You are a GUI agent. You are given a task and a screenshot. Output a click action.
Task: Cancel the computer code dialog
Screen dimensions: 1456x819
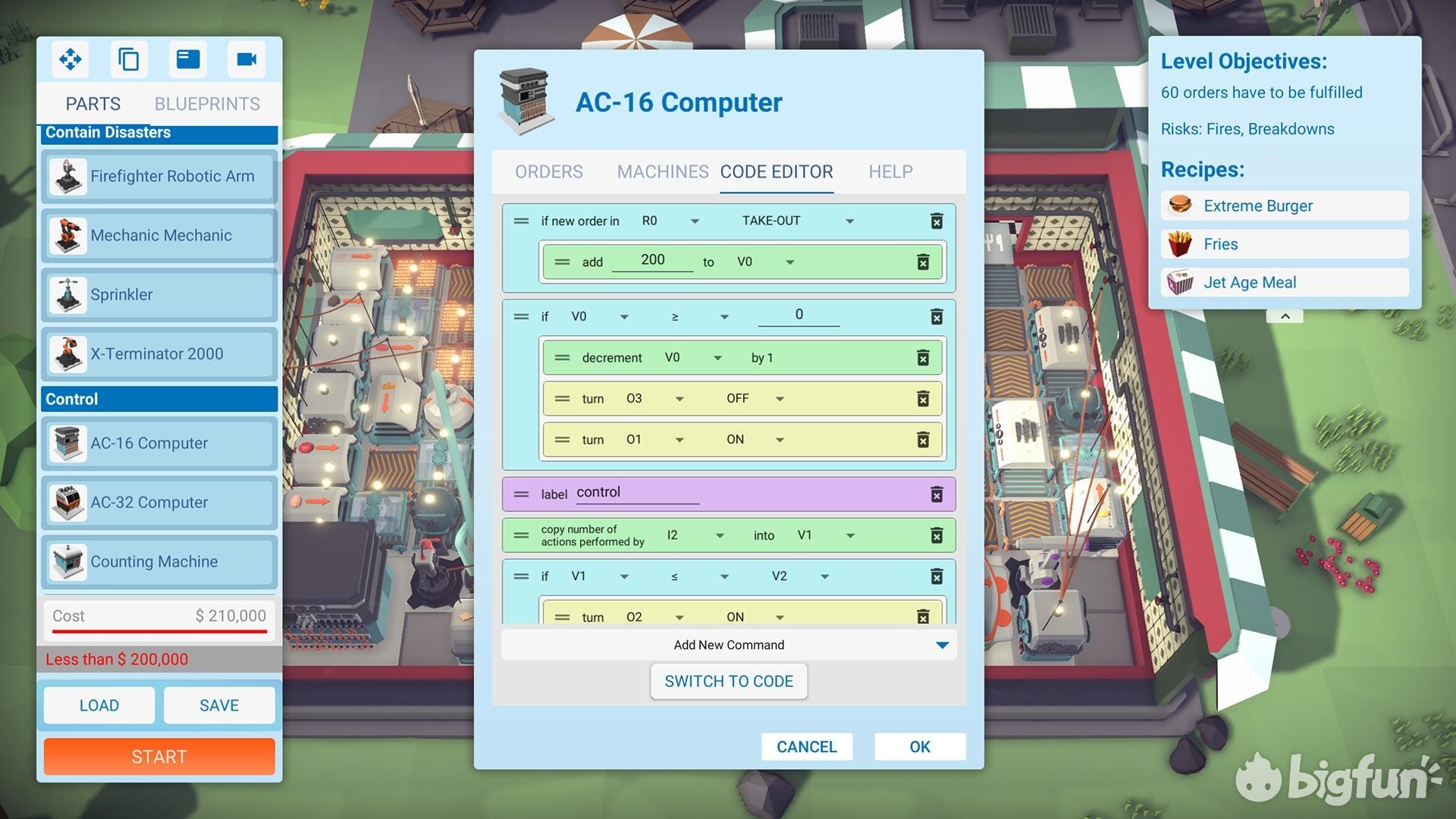[806, 747]
